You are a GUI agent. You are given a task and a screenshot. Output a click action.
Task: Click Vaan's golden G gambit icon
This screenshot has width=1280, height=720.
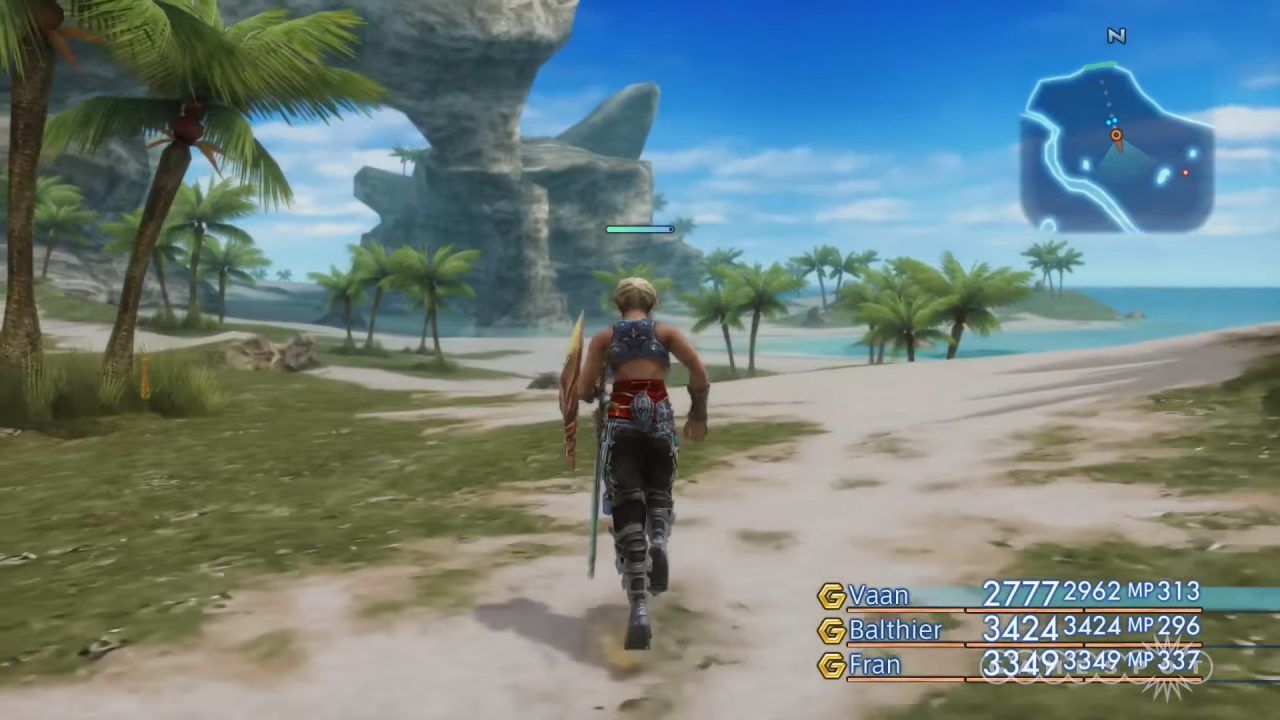click(x=832, y=595)
